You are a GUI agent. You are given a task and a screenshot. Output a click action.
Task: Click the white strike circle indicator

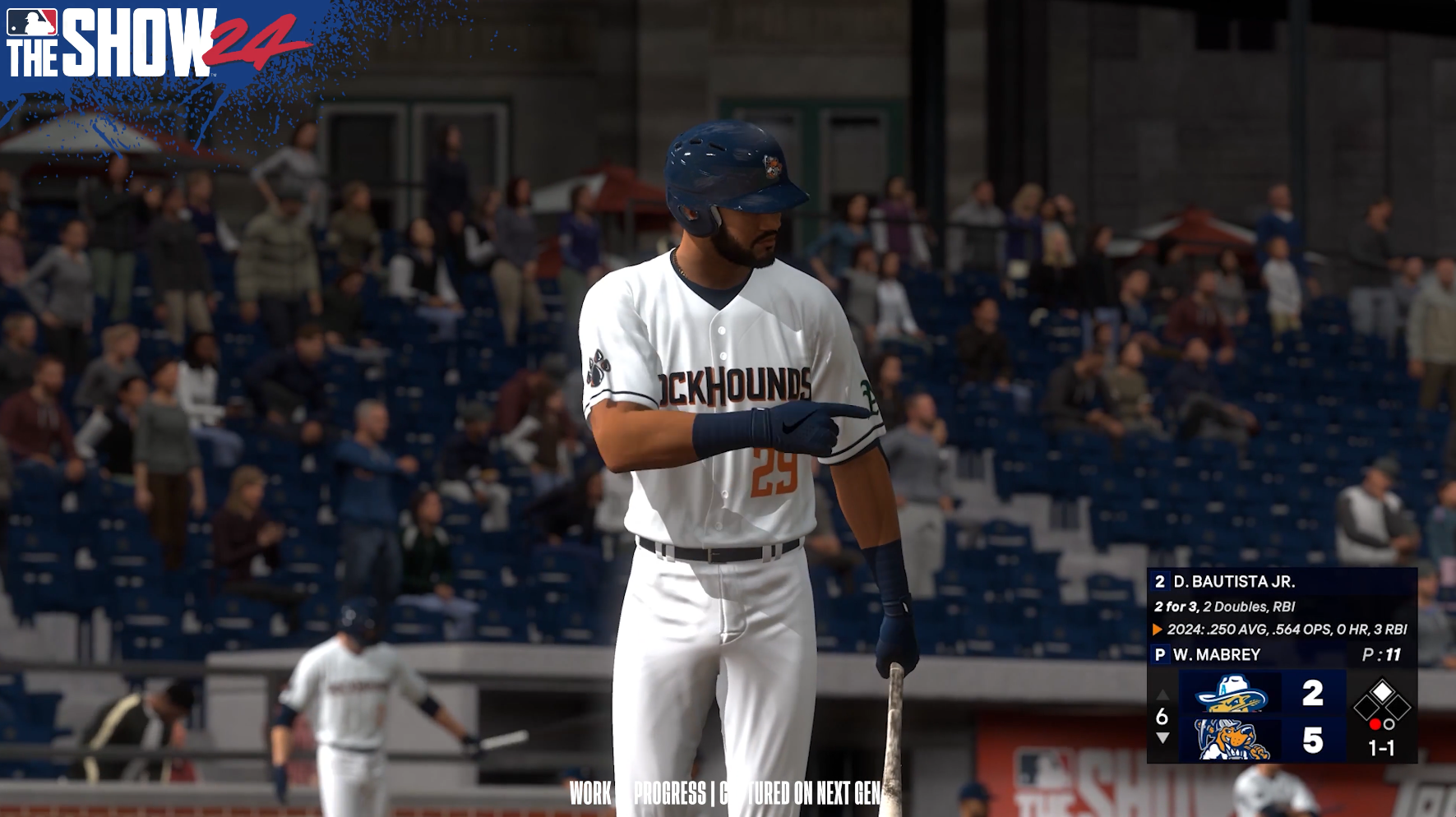1389,724
